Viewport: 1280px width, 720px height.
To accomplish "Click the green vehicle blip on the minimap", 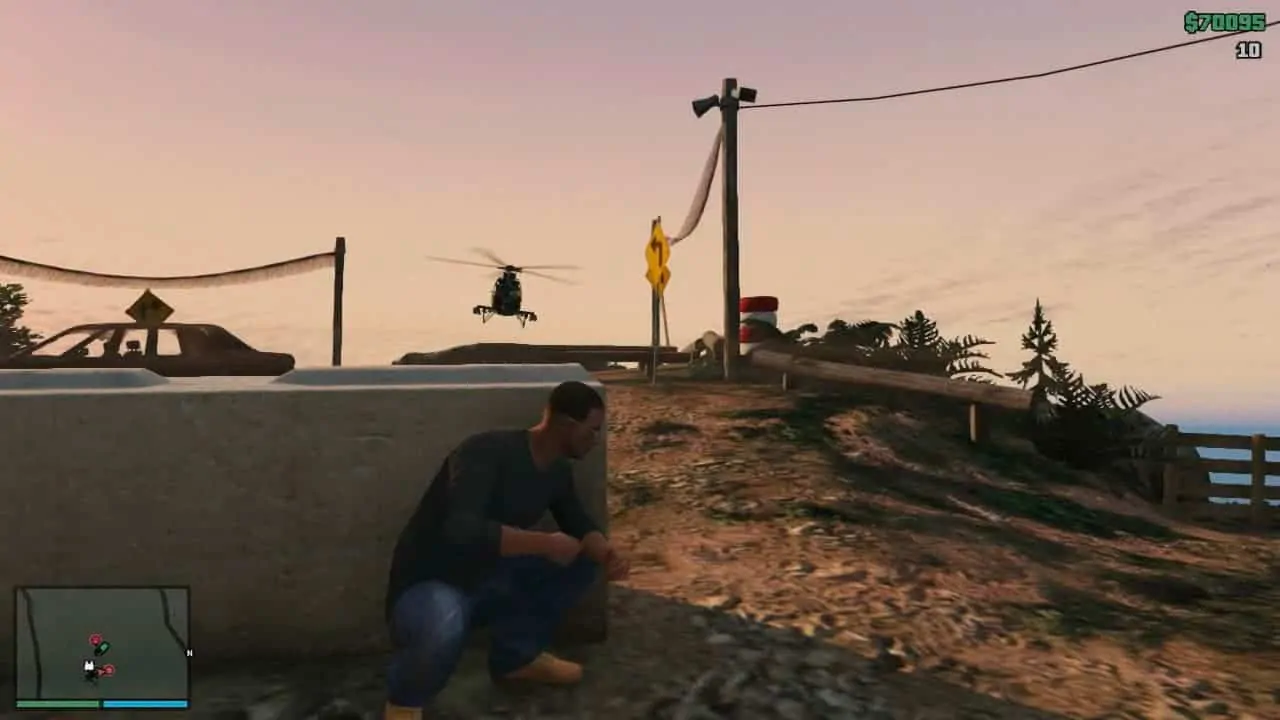I will tap(102, 648).
